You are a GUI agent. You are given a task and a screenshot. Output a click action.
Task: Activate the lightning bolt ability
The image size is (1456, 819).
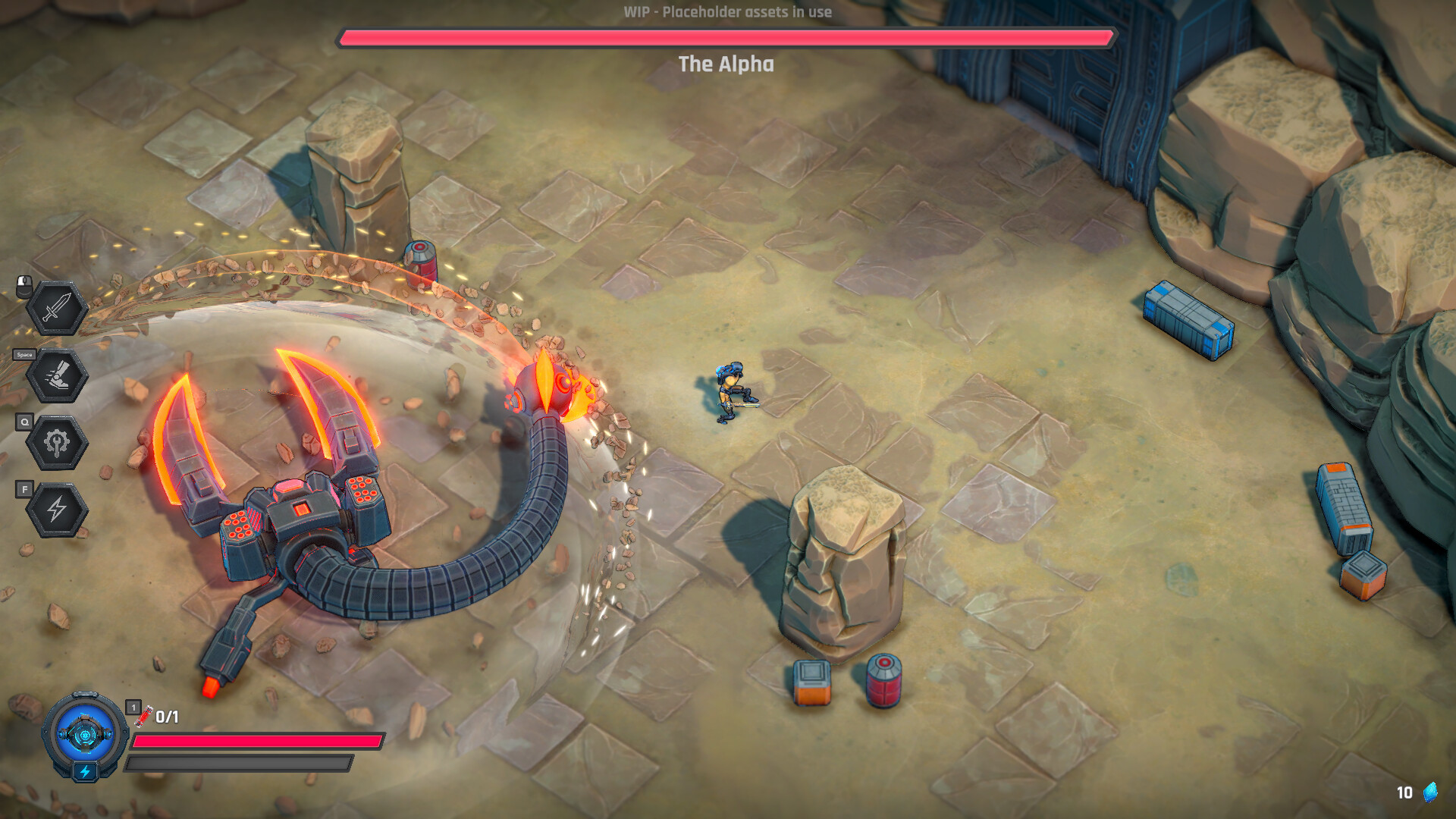[x=57, y=509]
